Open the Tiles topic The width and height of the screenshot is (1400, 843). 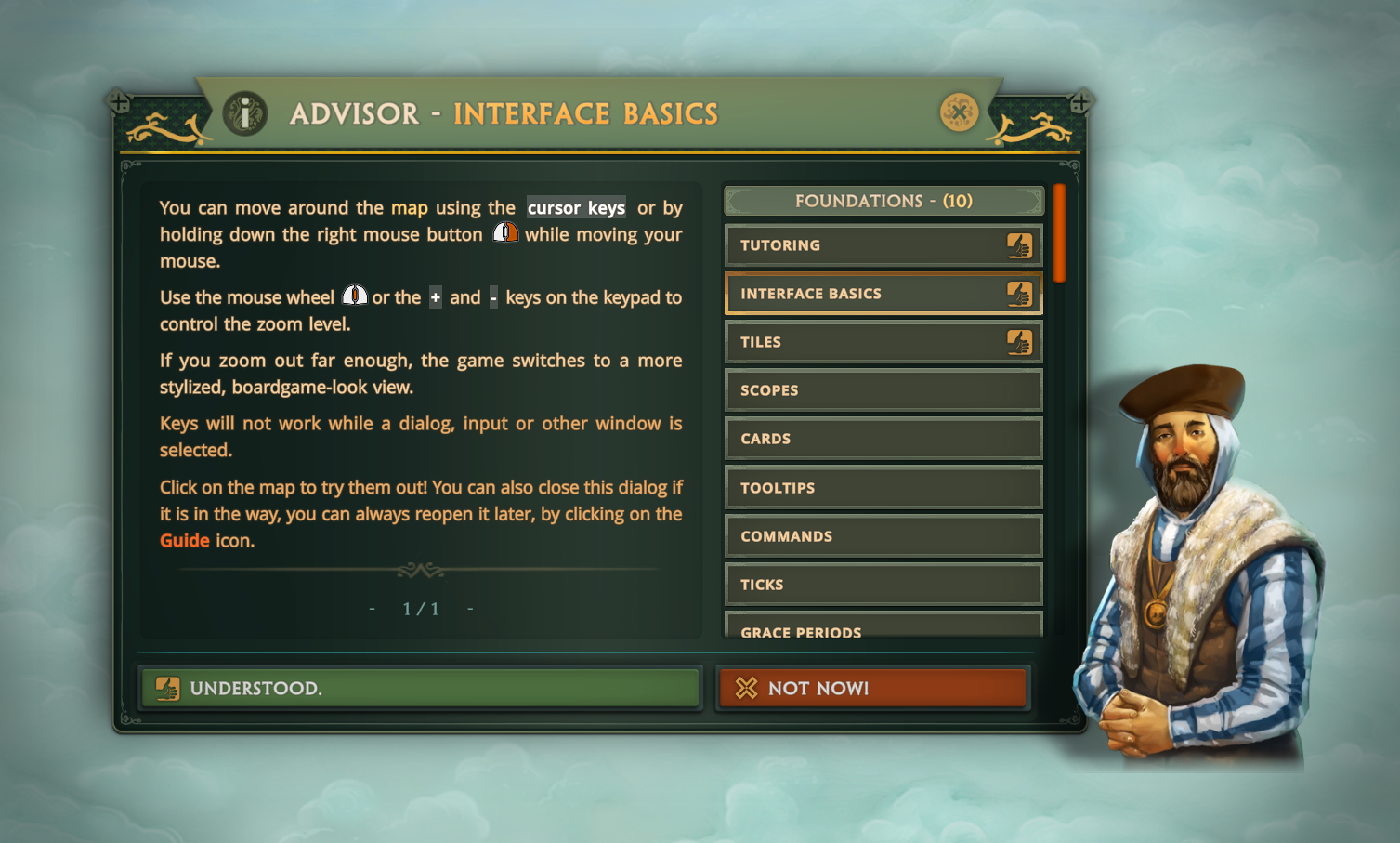pos(883,342)
